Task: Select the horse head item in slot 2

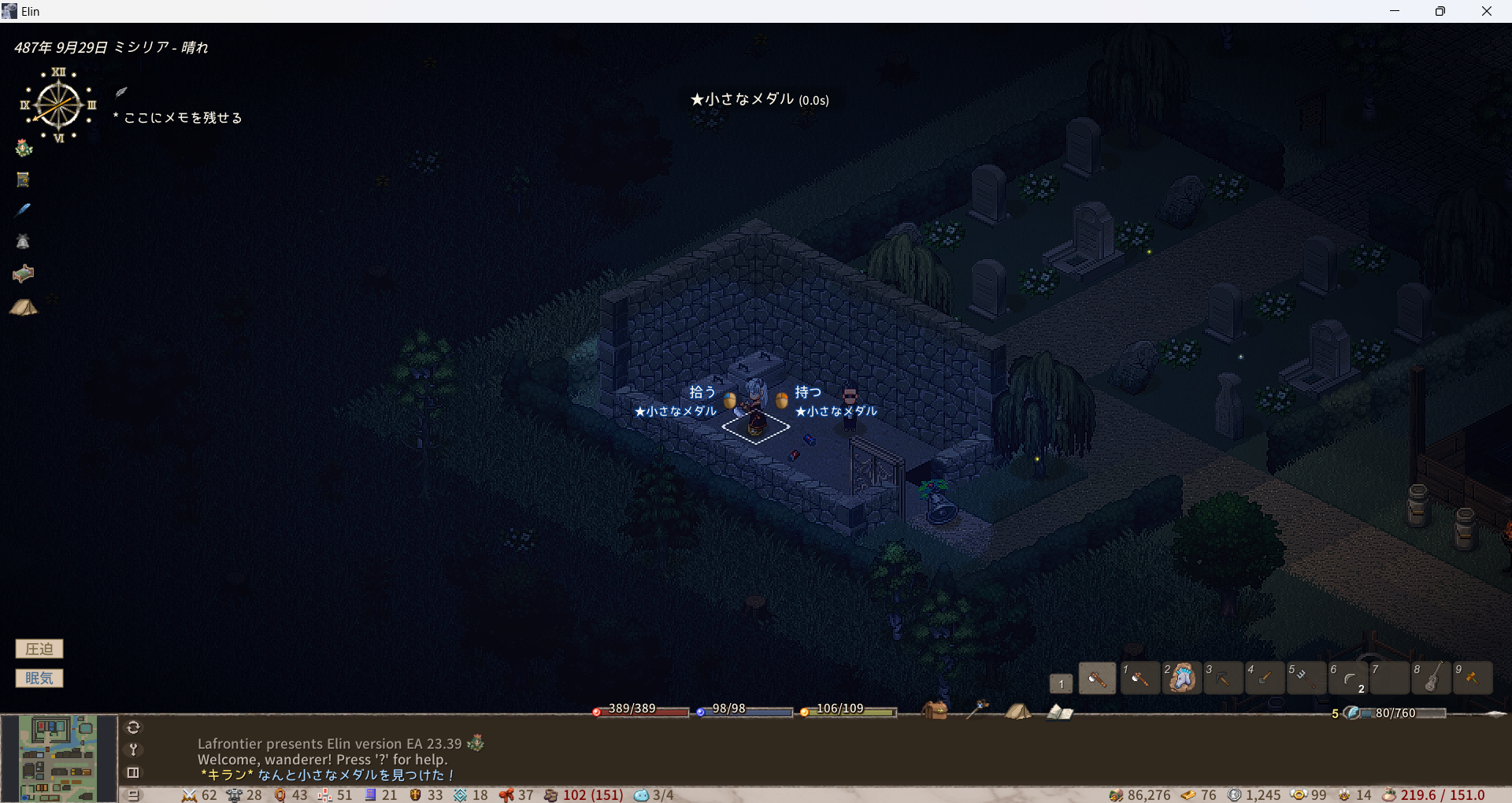Action: coord(1181,678)
